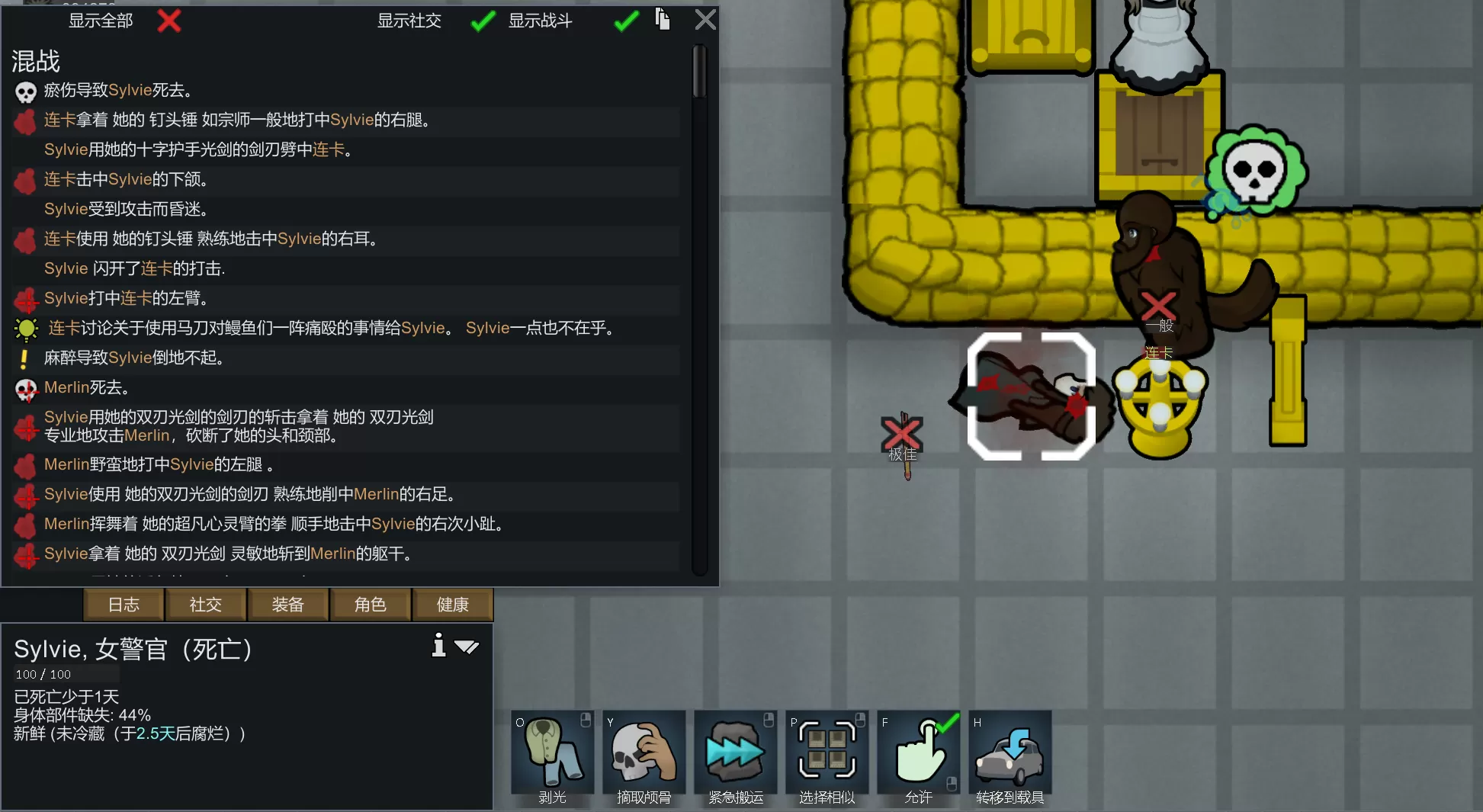
Task: Open the 健康 (health) tab
Action: pos(453,605)
